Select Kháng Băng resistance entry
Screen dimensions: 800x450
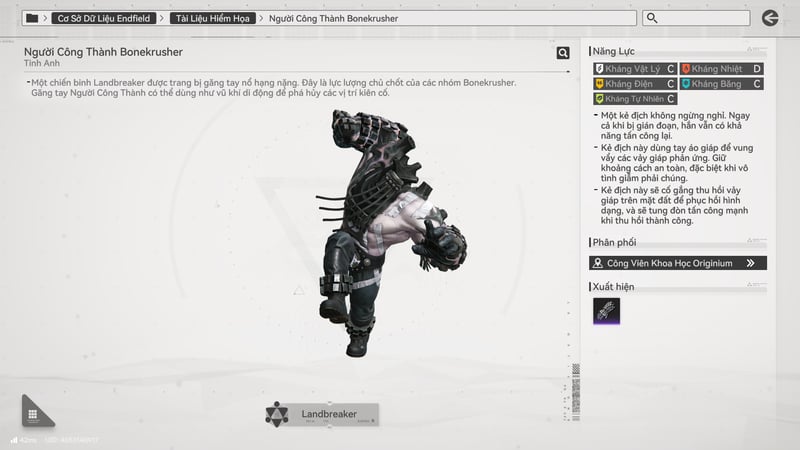tap(722, 84)
